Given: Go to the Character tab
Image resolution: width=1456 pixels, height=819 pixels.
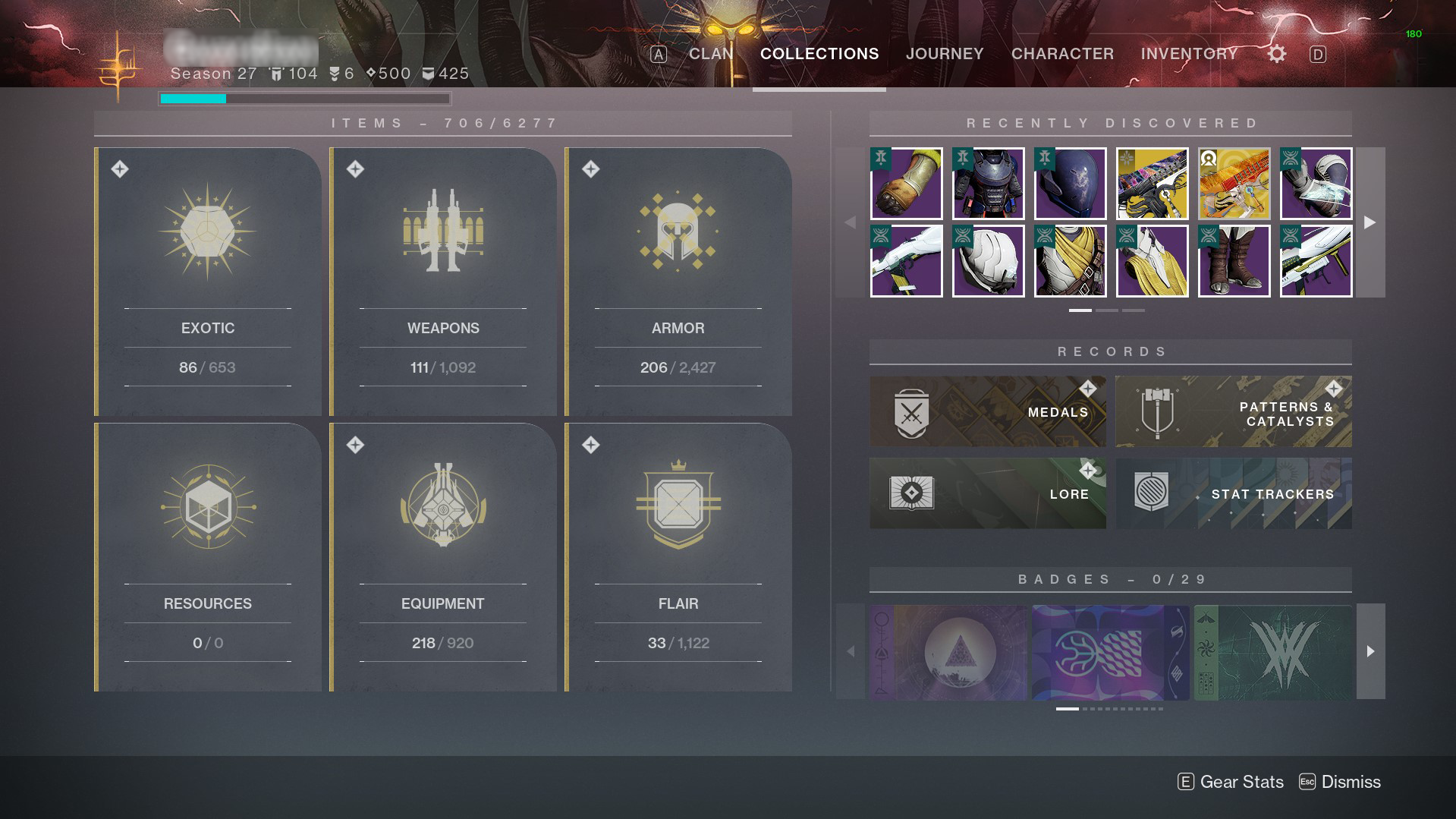Looking at the screenshot, I should 1062,54.
